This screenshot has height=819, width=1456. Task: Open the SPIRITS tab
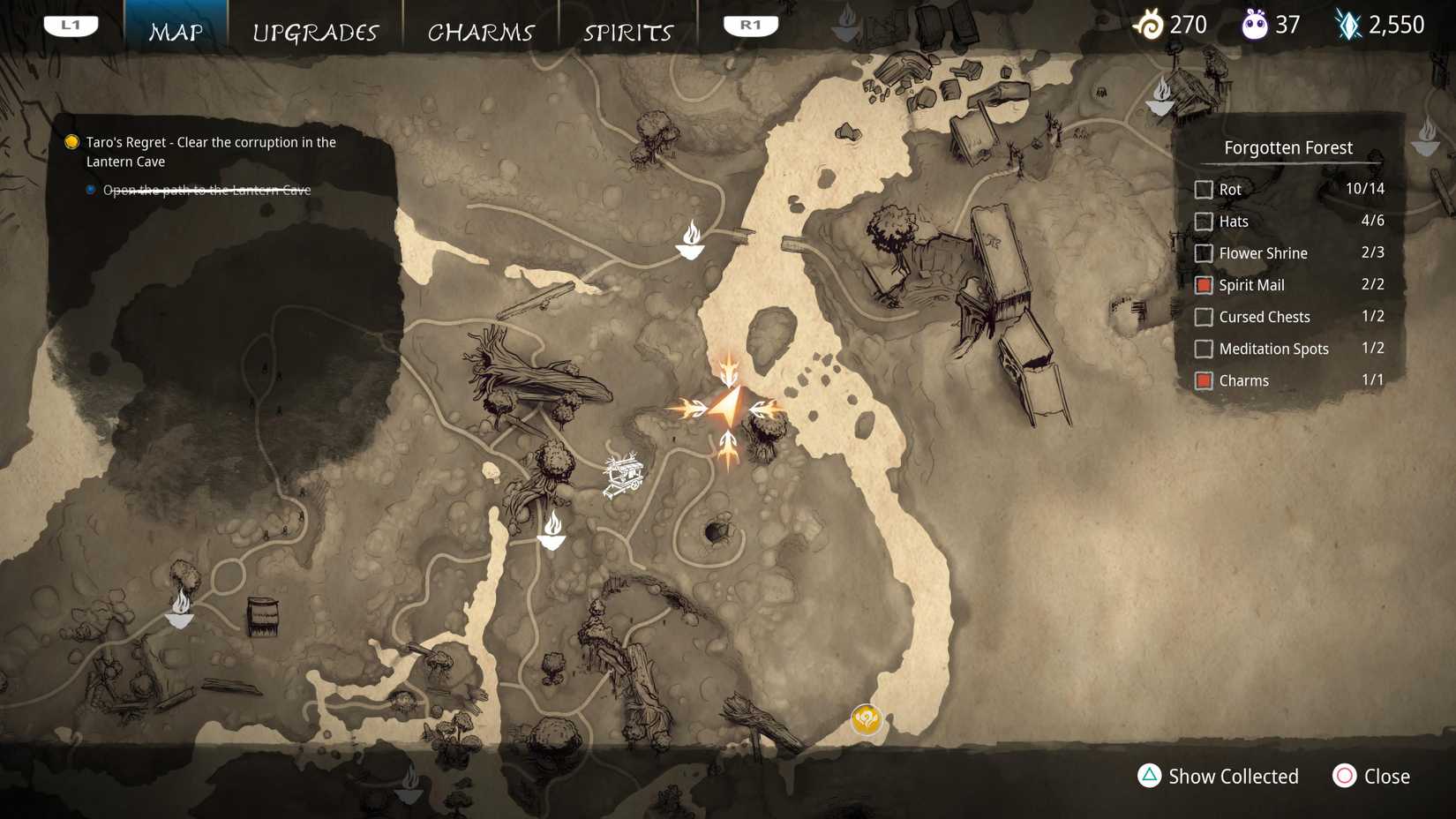point(627,32)
